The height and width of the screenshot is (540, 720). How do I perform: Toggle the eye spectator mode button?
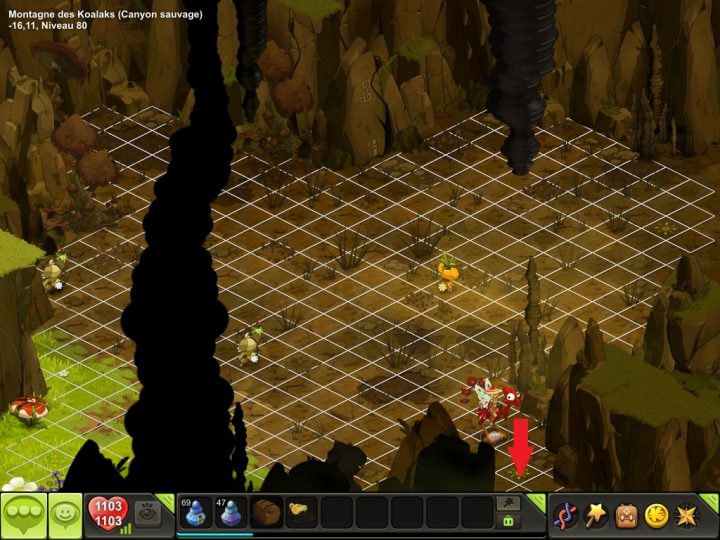[x=147, y=513]
